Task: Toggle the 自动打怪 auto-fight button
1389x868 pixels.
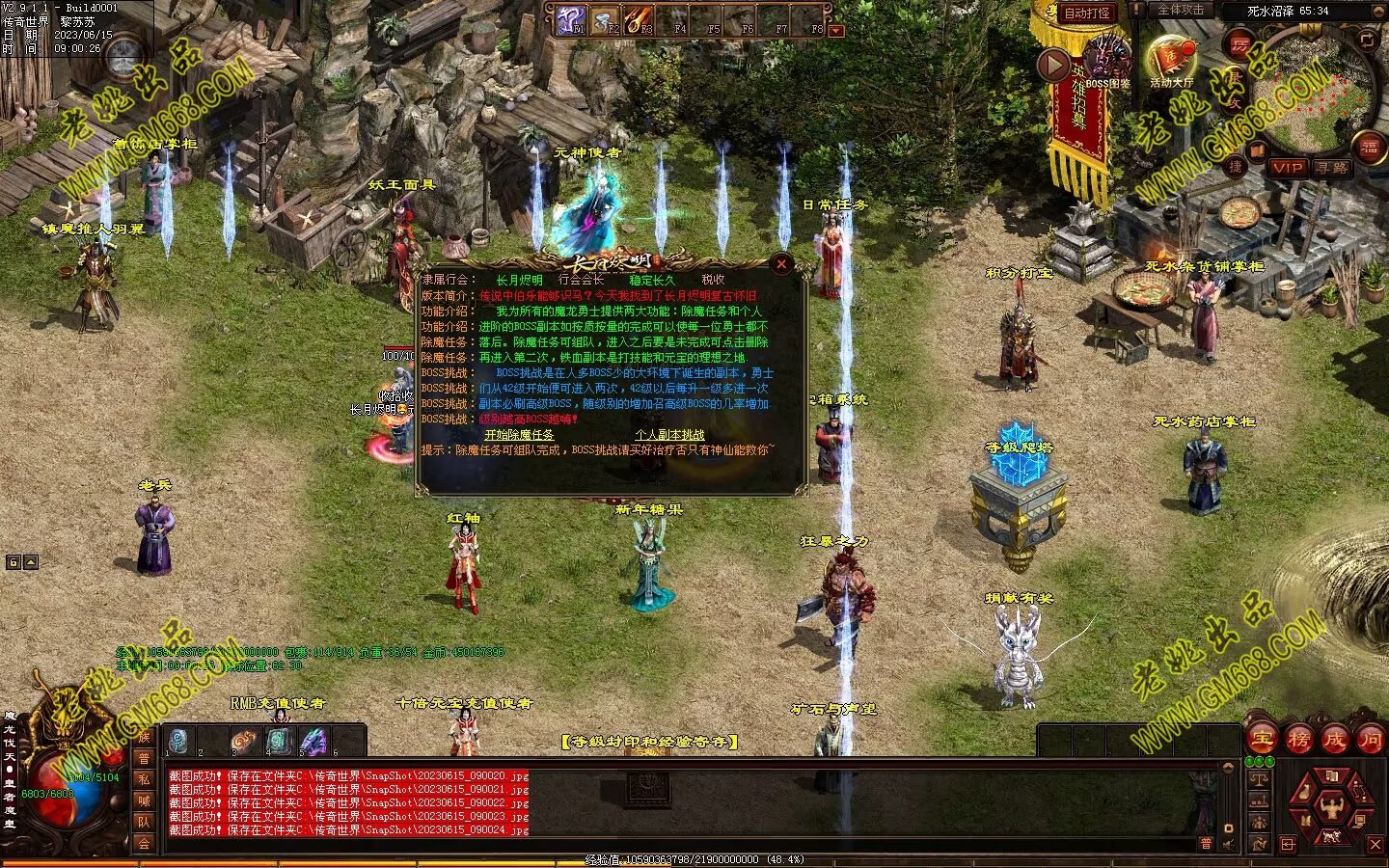Action: (x=1087, y=14)
